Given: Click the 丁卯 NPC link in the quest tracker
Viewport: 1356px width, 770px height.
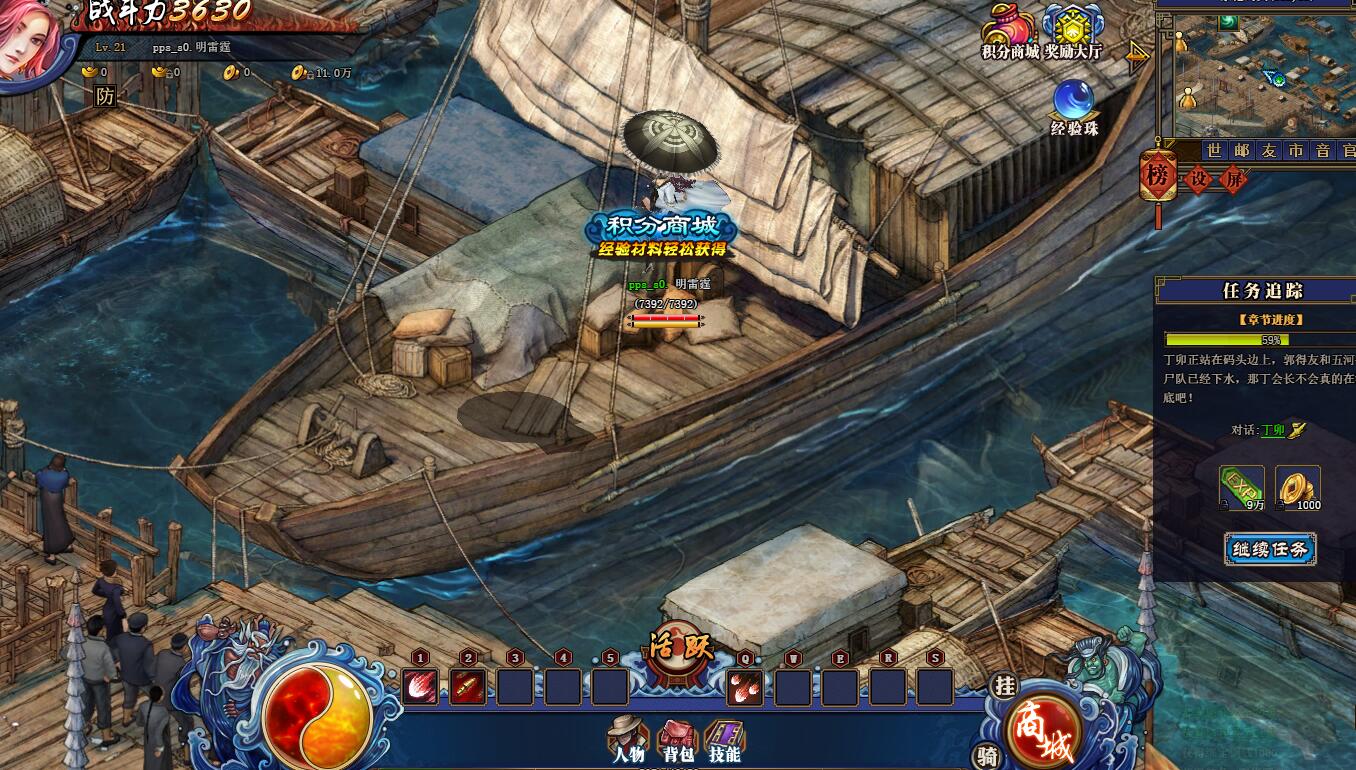Looking at the screenshot, I should point(1272,430).
